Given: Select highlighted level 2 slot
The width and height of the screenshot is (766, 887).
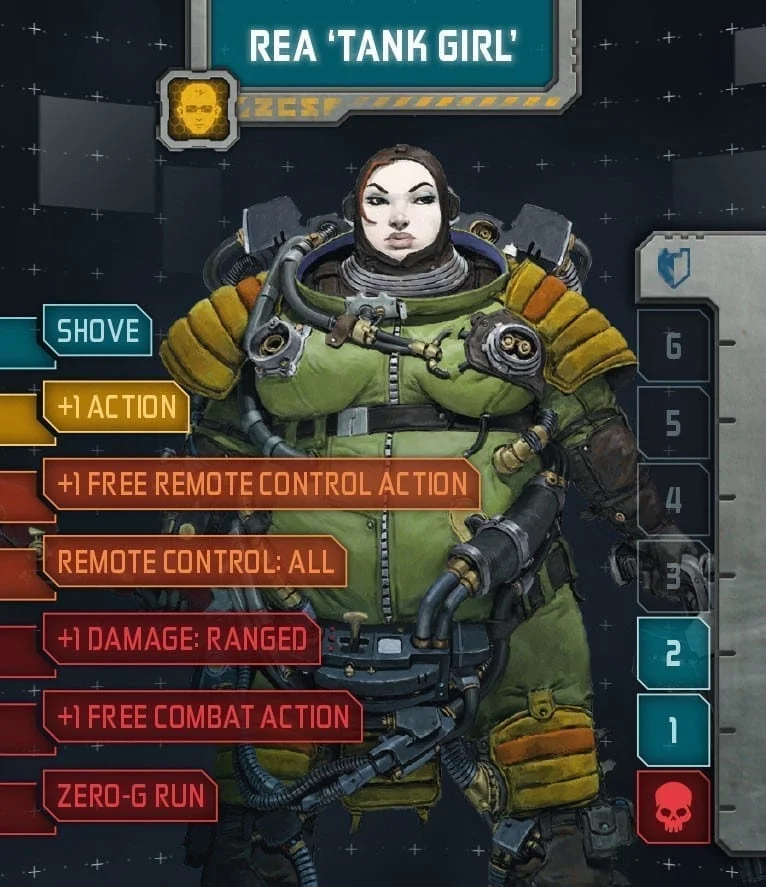Looking at the screenshot, I should [x=673, y=653].
